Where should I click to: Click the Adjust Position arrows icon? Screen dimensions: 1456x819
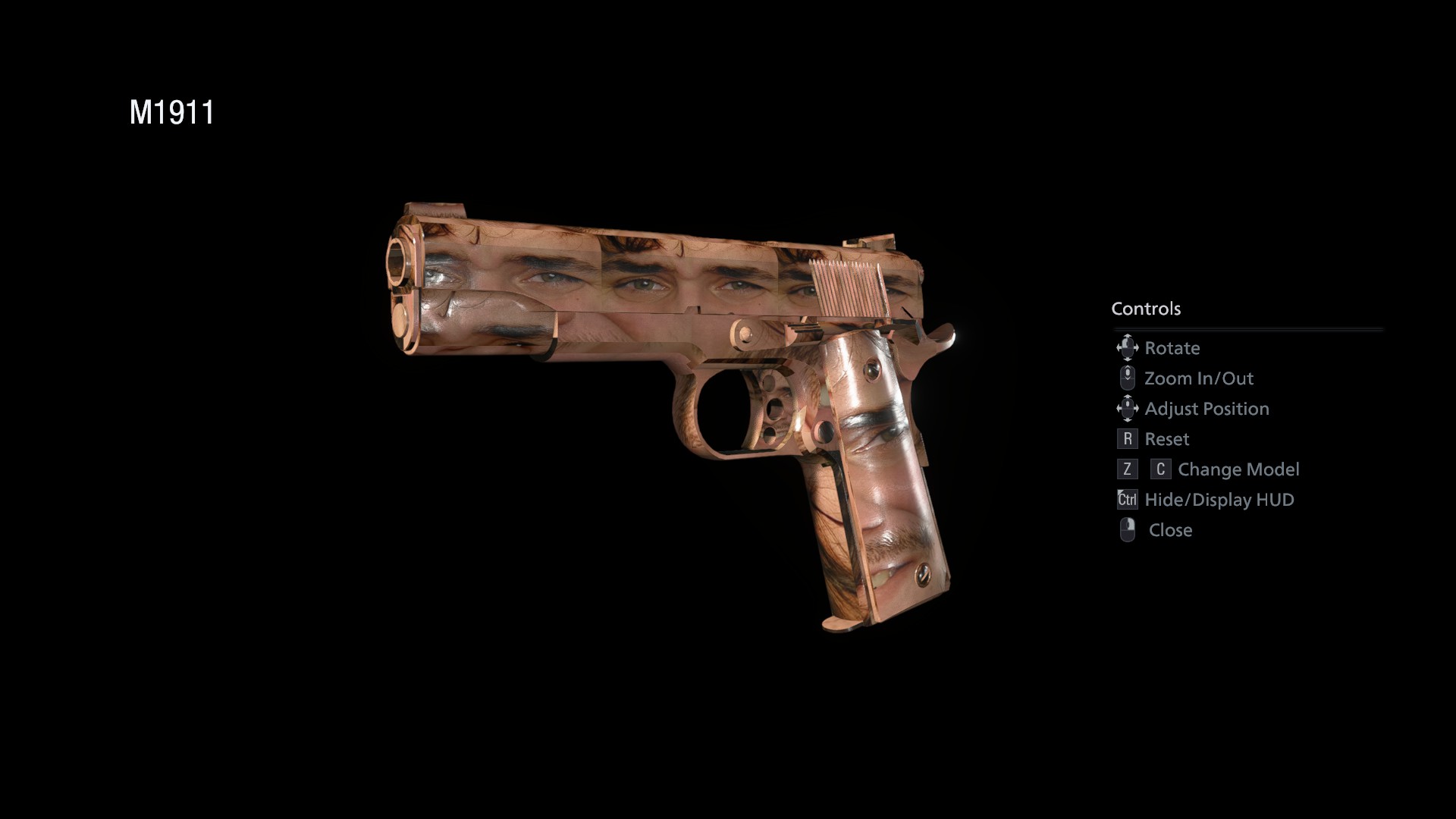[1128, 408]
